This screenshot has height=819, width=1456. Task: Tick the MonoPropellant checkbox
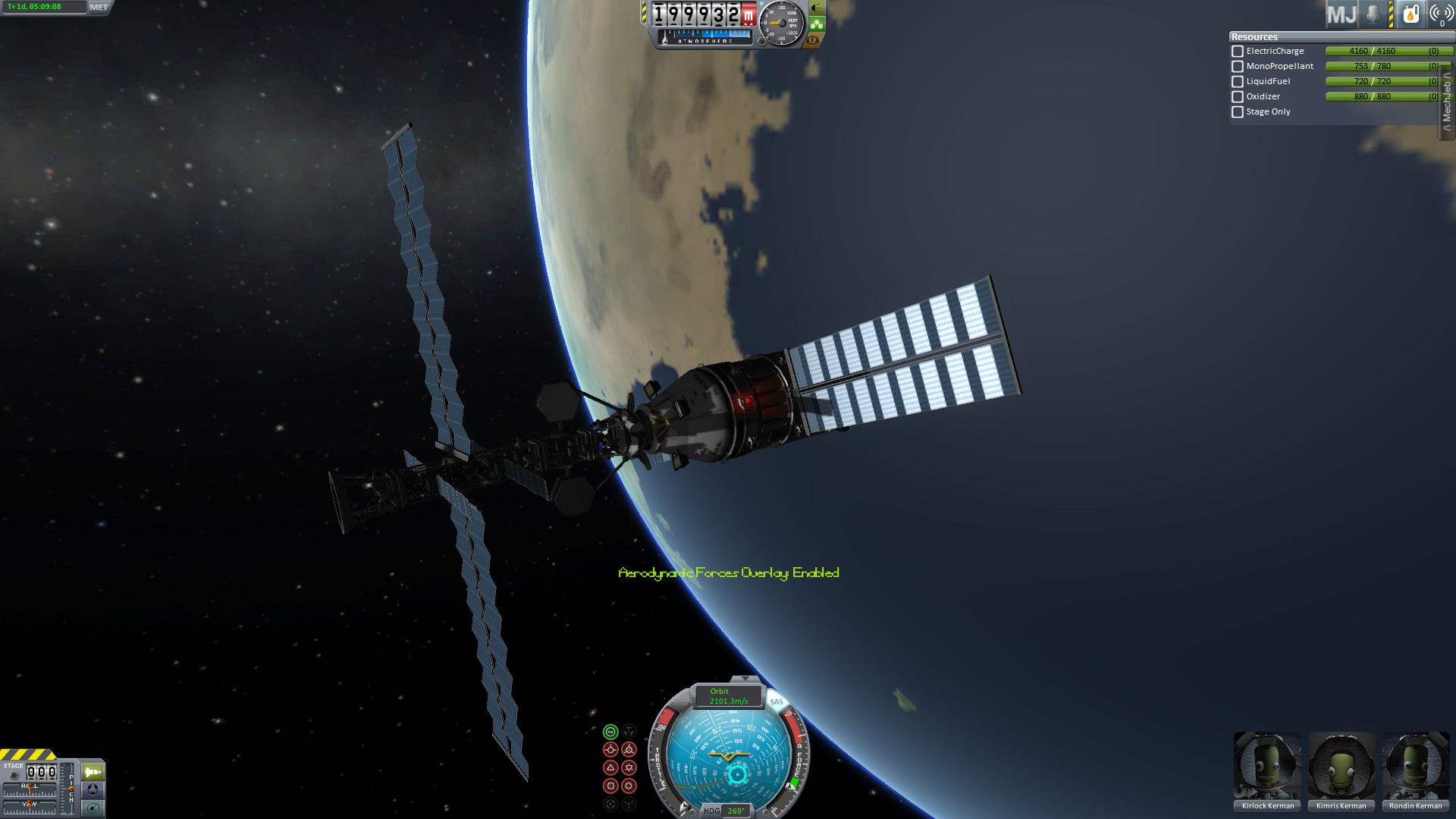click(1238, 67)
